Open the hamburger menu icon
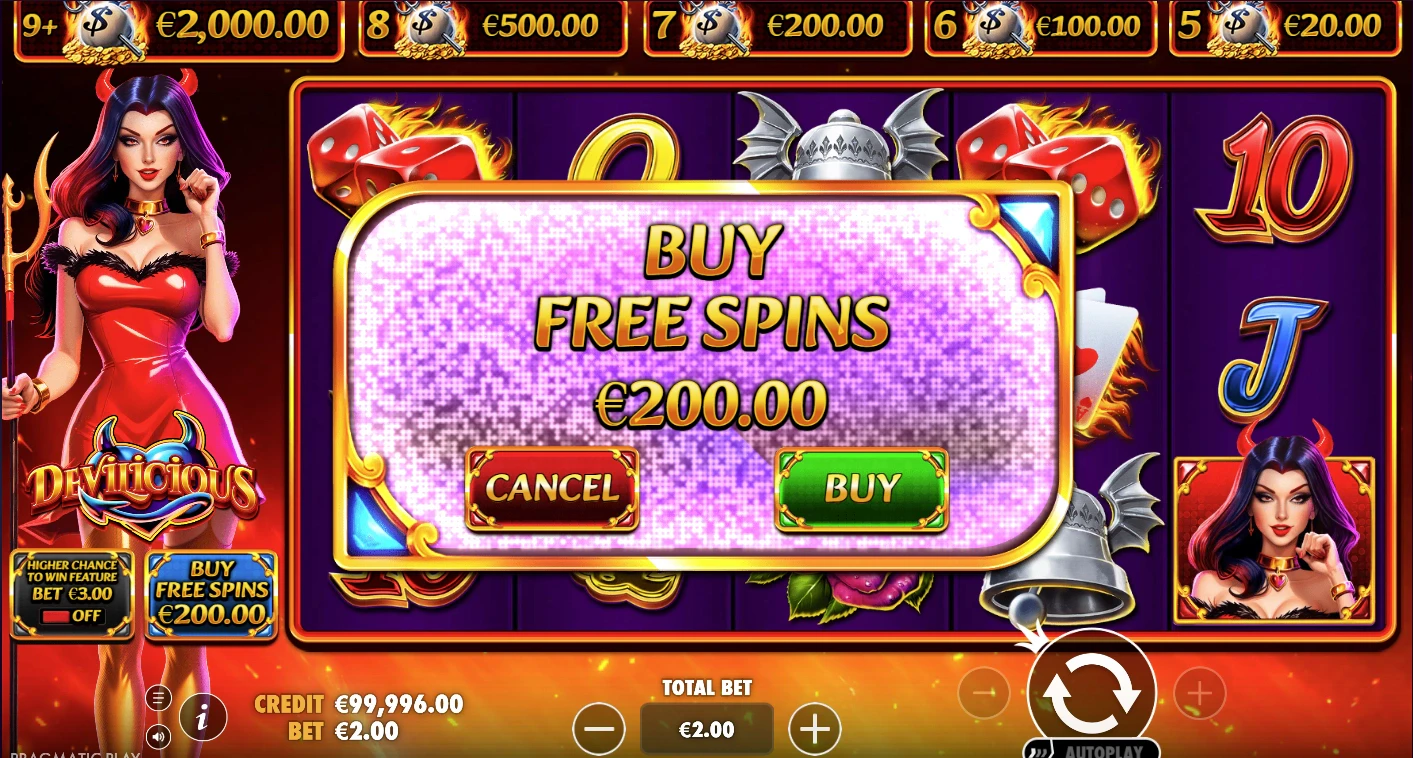The image size is (1413, 758). [158, 696]
